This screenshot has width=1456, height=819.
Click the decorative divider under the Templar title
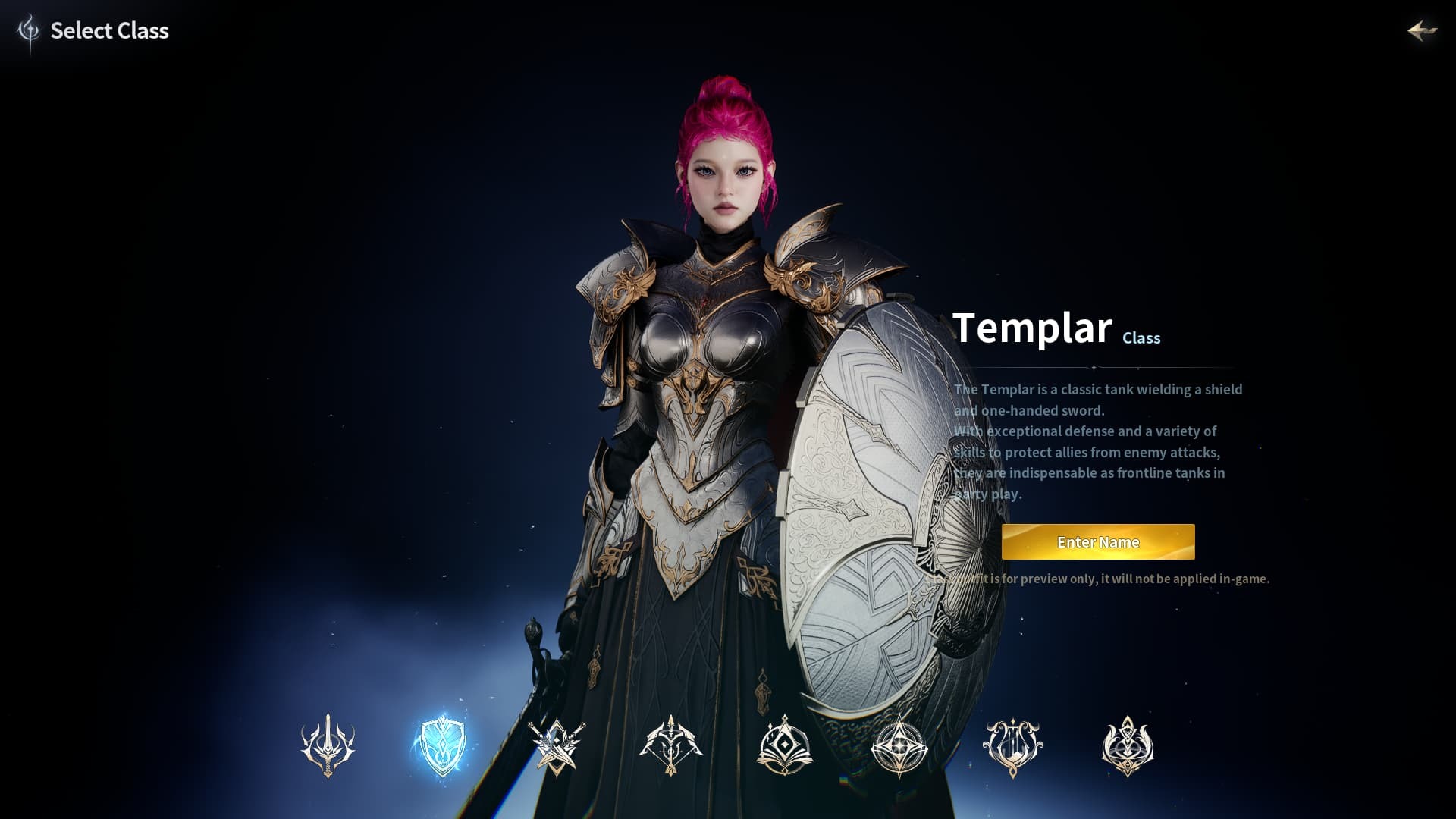tap(1092, 366)
